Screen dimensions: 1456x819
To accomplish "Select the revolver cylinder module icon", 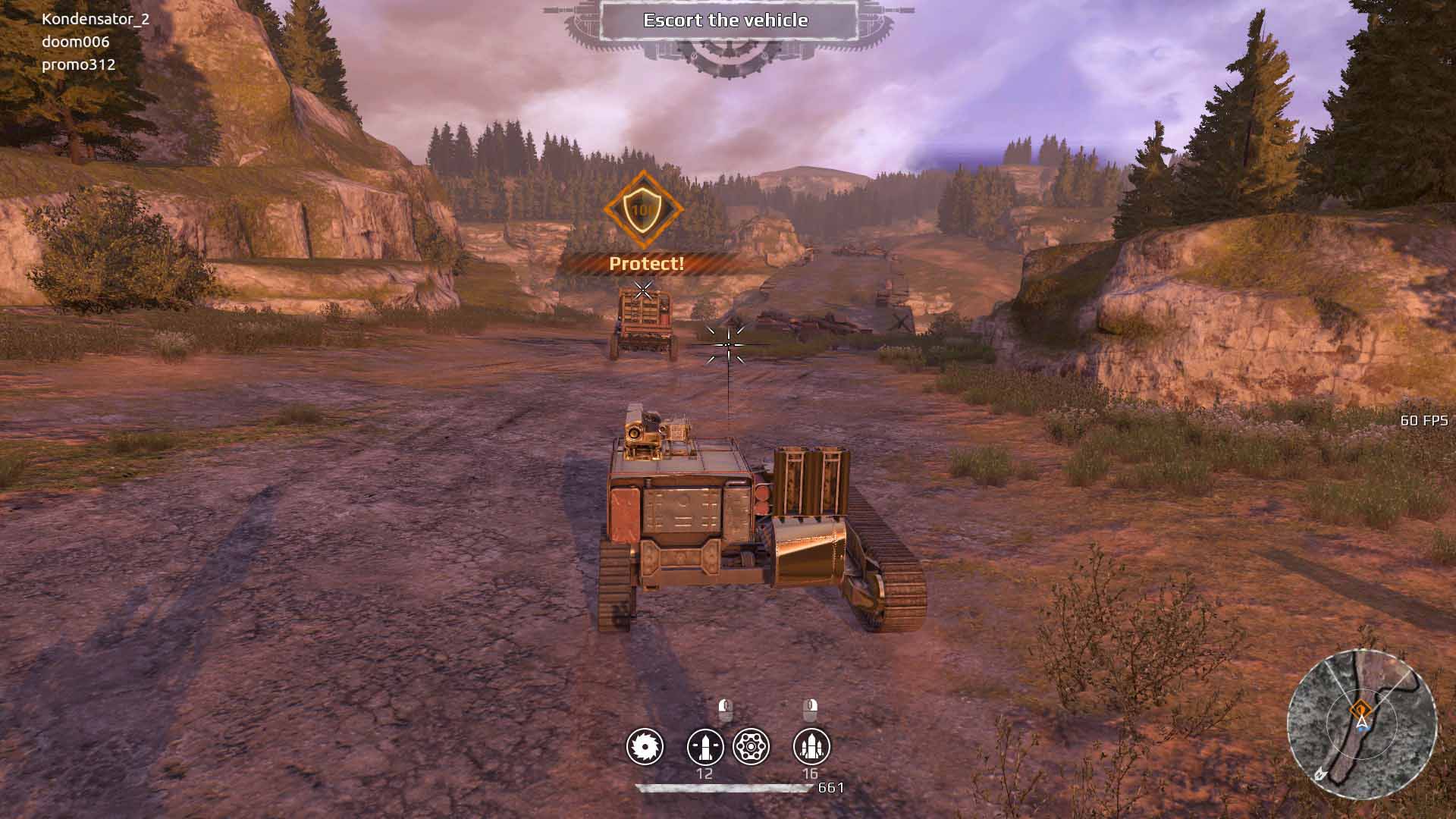I will pyautogui.click(x=752, y=747).
